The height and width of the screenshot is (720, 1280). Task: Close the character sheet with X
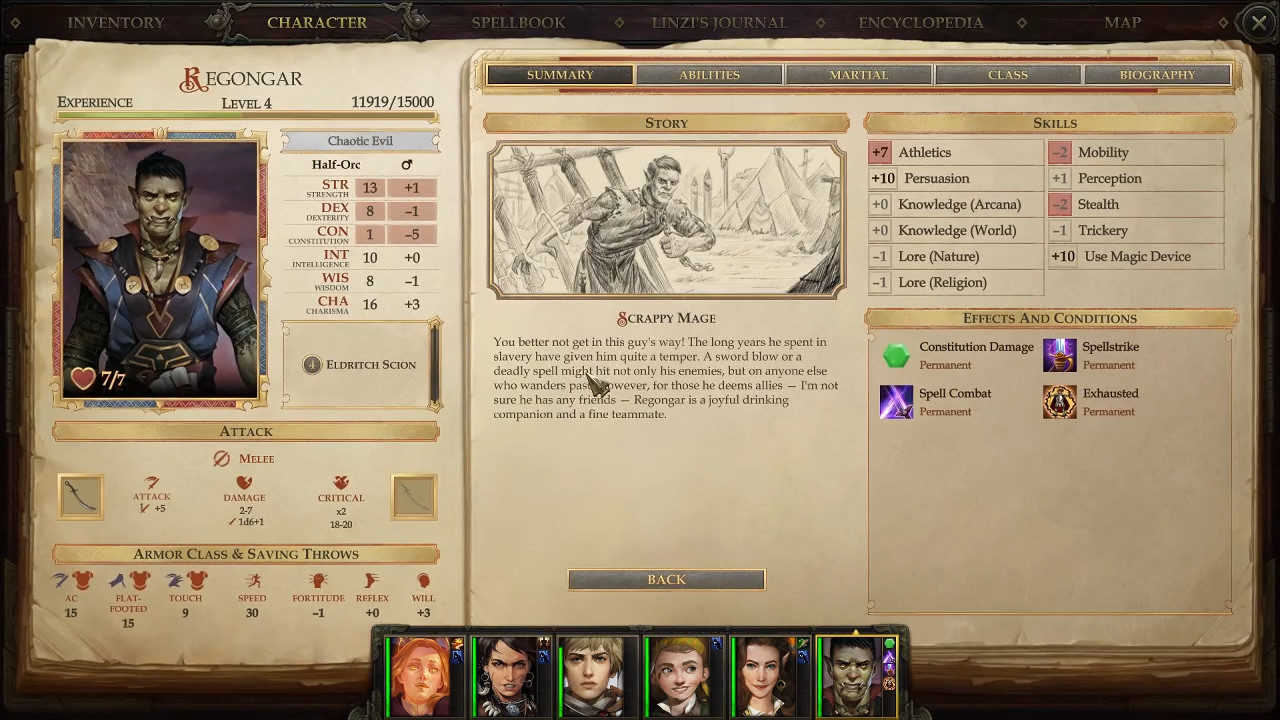pyautogui.click(x=1259, y=22)
